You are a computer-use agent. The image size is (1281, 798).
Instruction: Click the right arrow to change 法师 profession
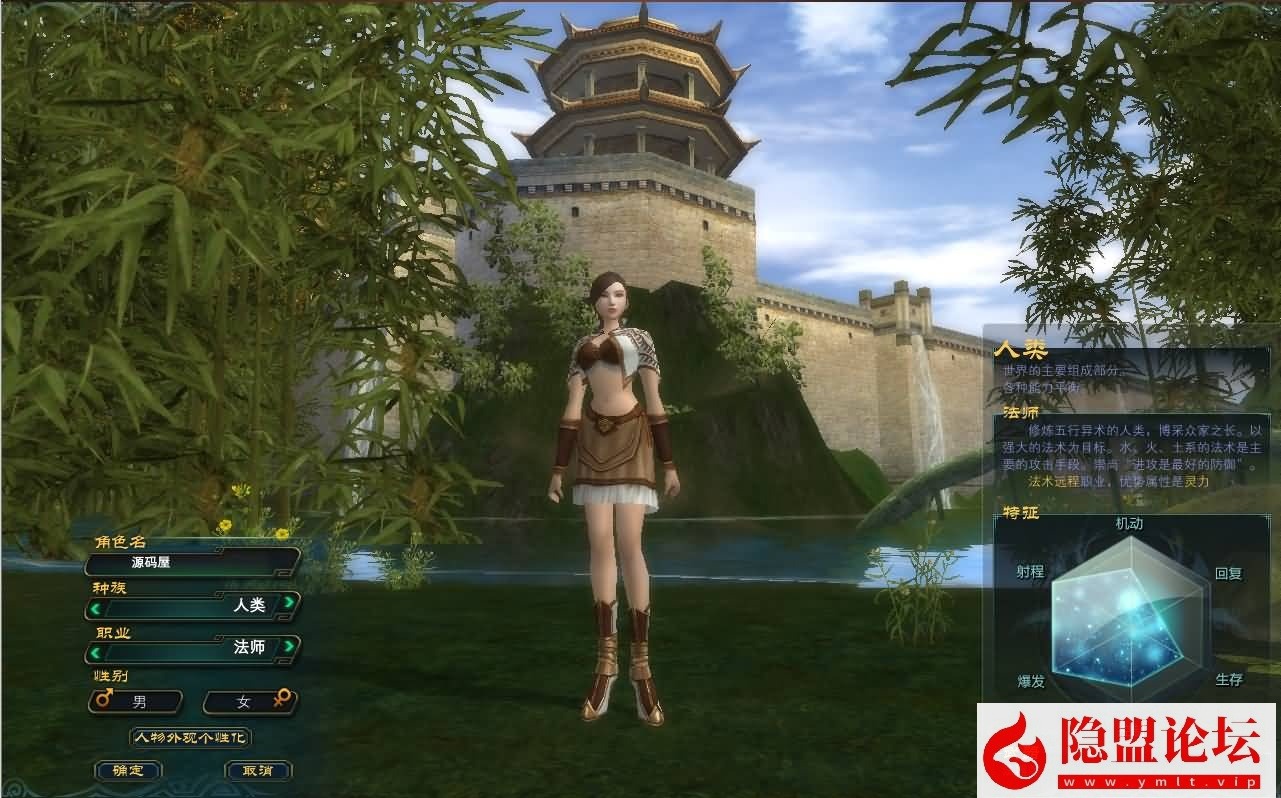(291, 648)
